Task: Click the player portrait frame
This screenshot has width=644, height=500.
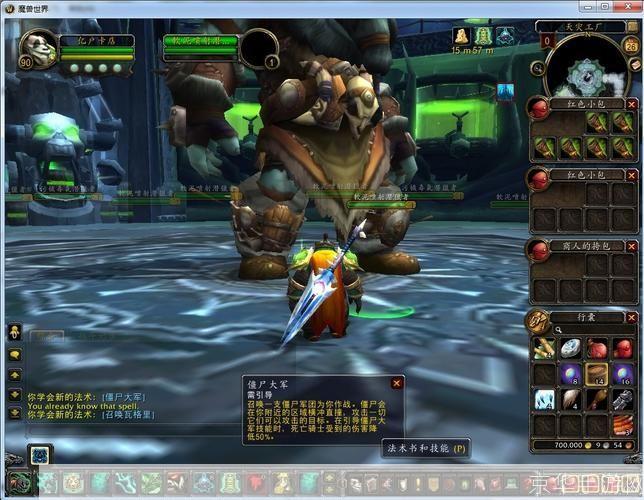Action: (x=37, y=49)
